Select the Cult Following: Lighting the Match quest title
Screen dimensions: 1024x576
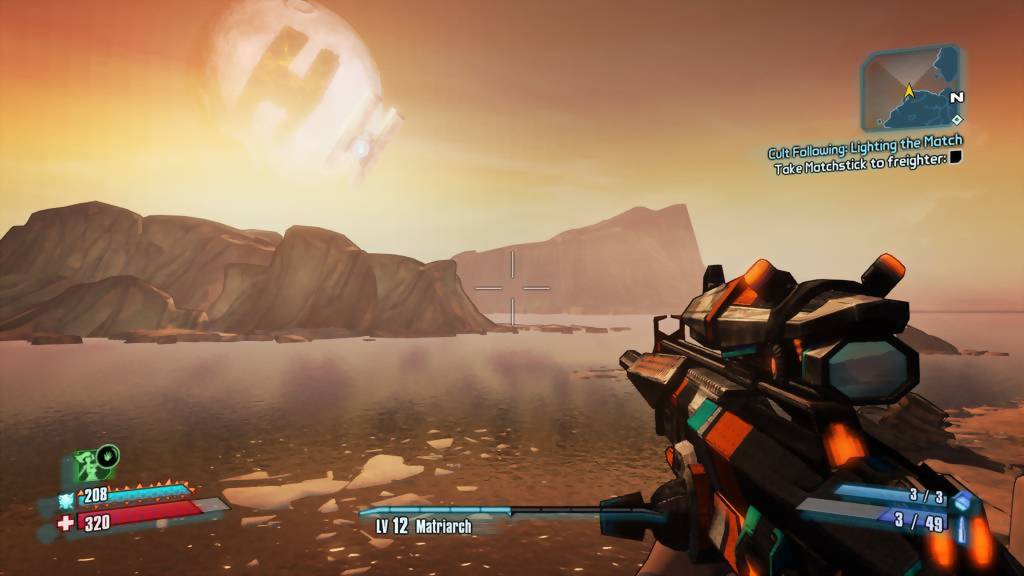pos(865,148)
